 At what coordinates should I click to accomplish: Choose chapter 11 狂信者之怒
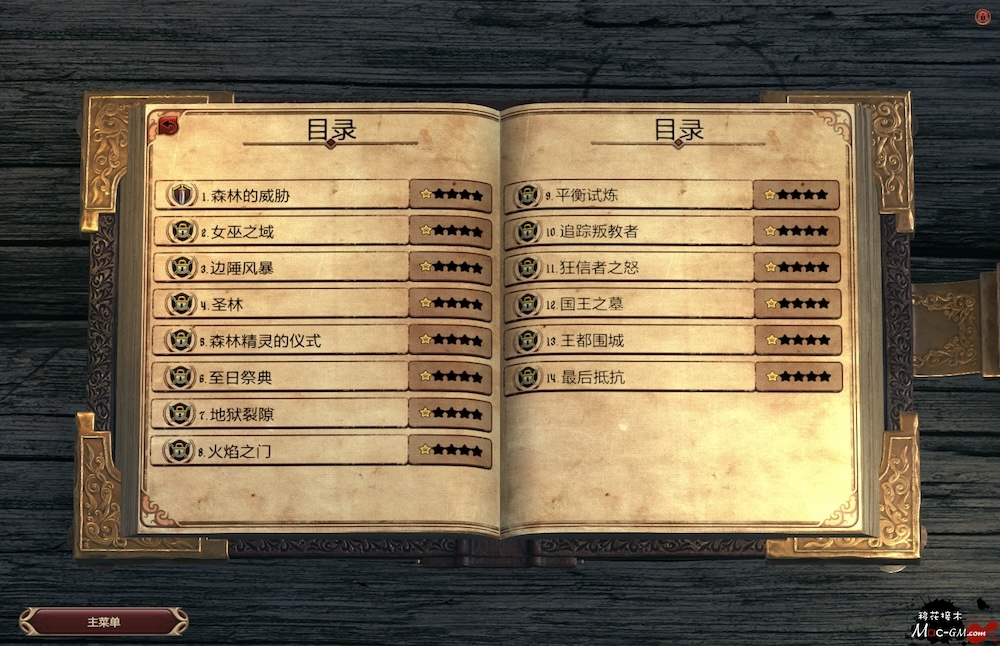pyautogui.click(x=630, y=268)
